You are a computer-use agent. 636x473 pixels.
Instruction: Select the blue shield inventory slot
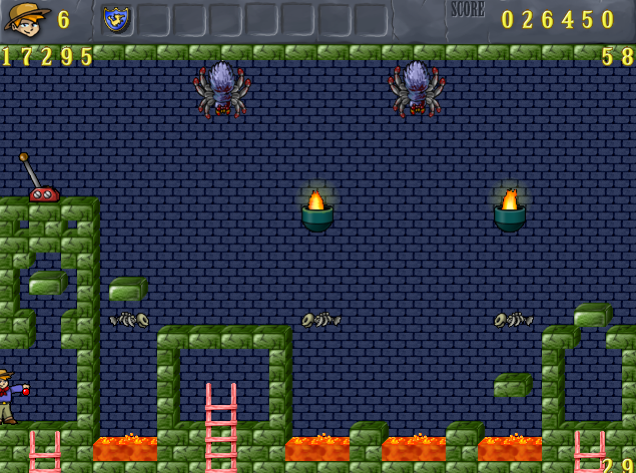coord(117,19)
